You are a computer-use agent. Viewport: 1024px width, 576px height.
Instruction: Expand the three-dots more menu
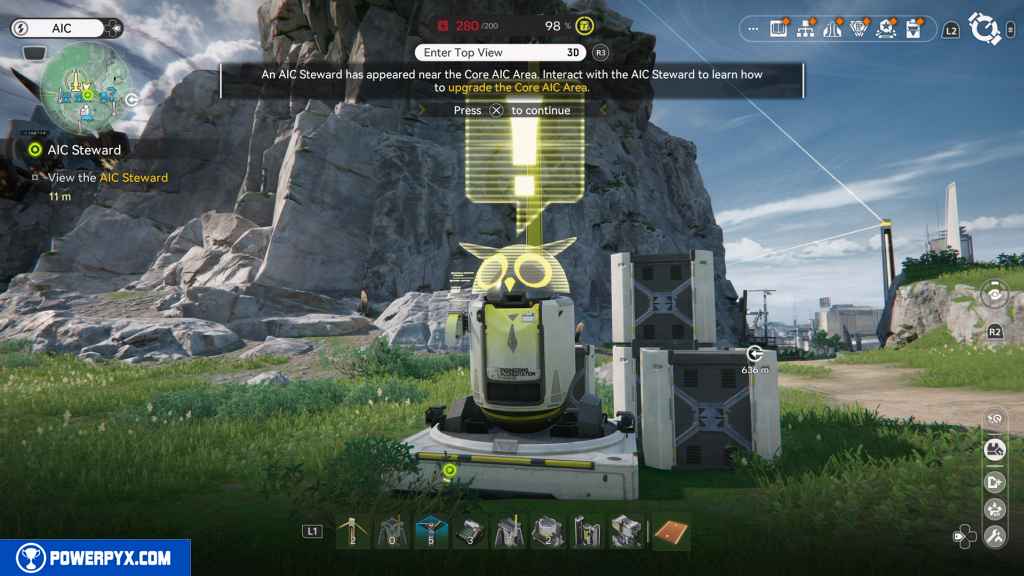[753, 29]
